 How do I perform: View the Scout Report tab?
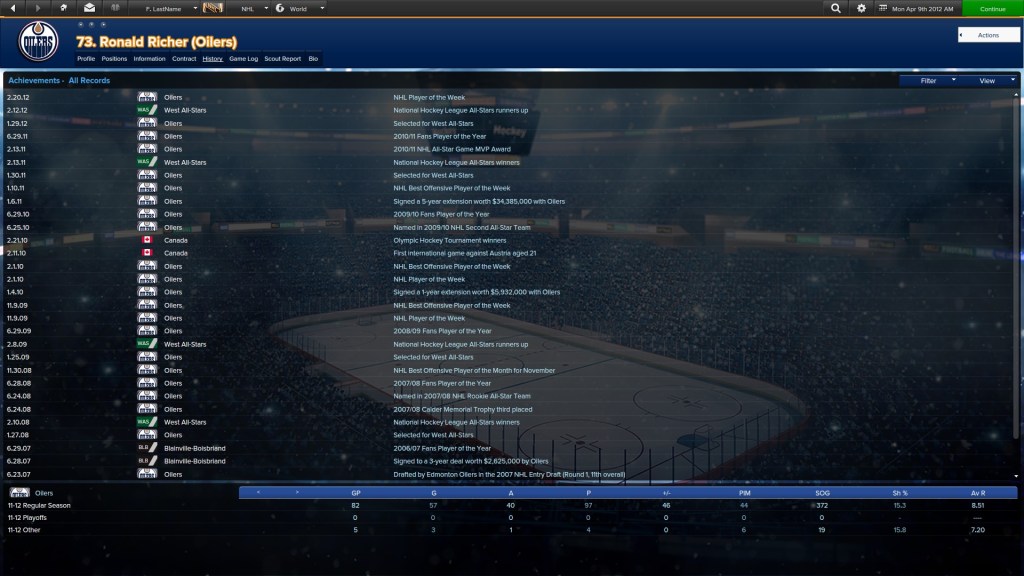coord(283,59)
